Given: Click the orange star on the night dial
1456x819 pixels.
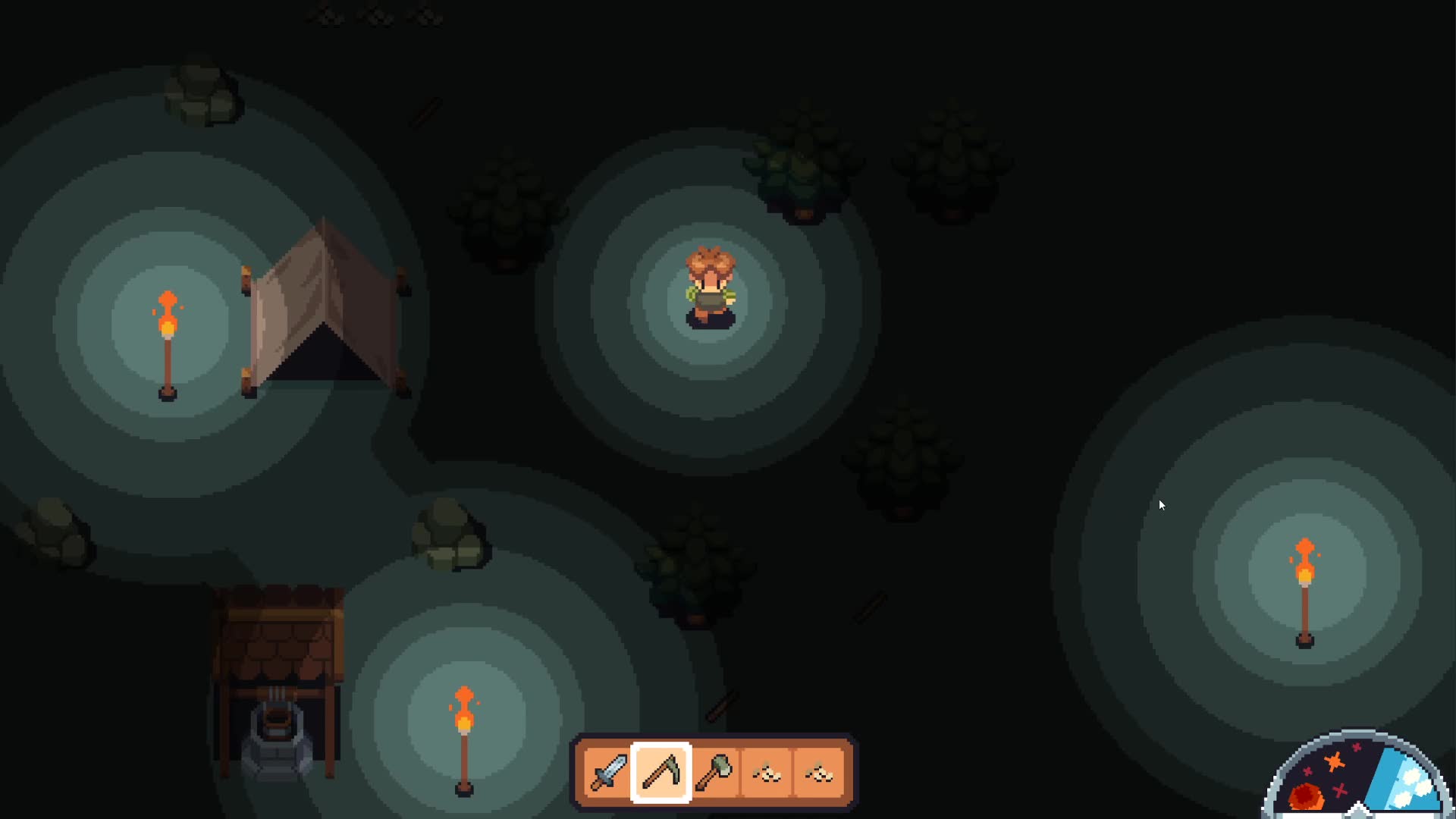Looking at the screenshot, I should (1334, 761).
